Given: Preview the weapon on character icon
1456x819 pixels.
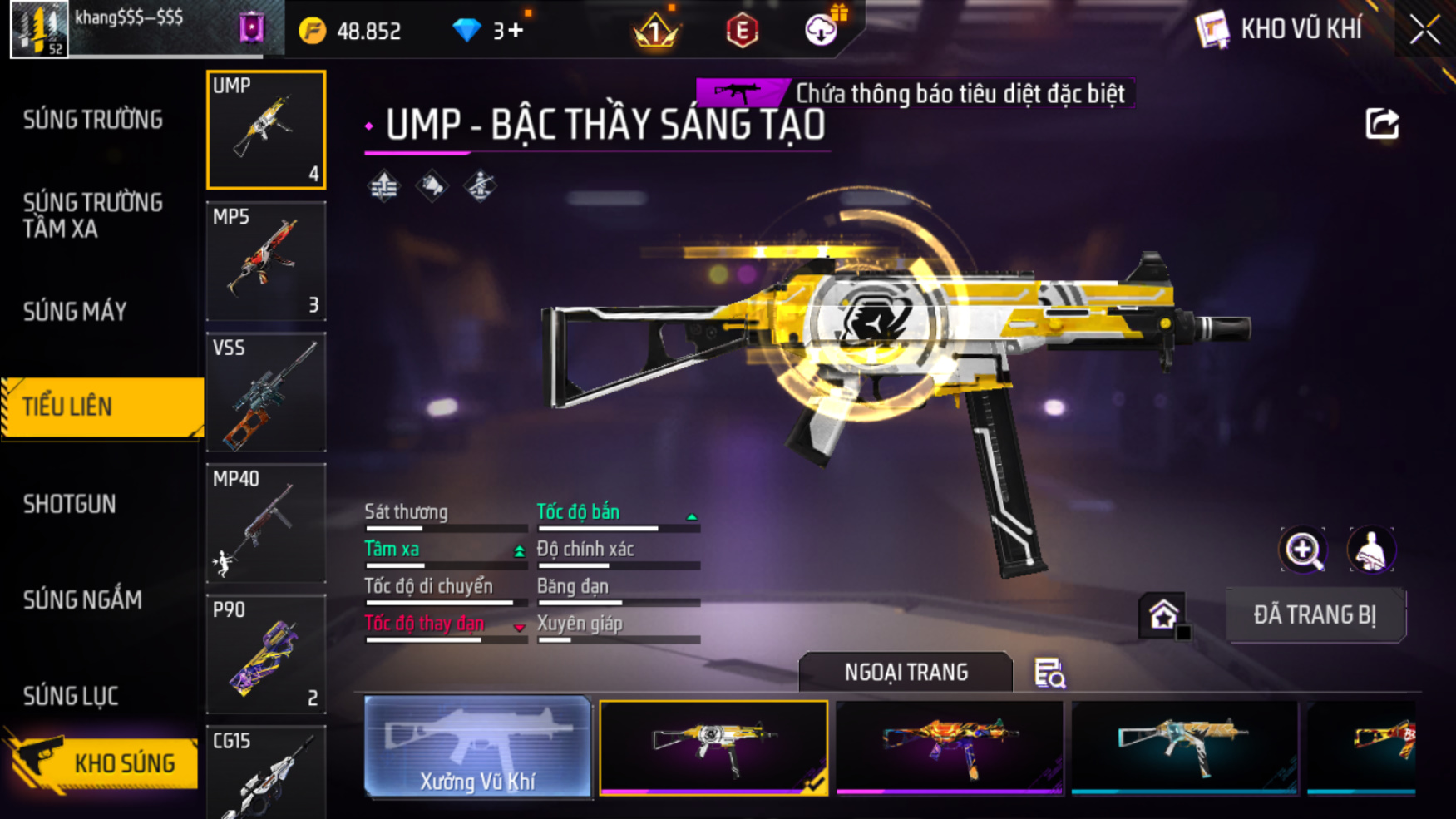Looking at the screenshot, I should (1370, 550).
